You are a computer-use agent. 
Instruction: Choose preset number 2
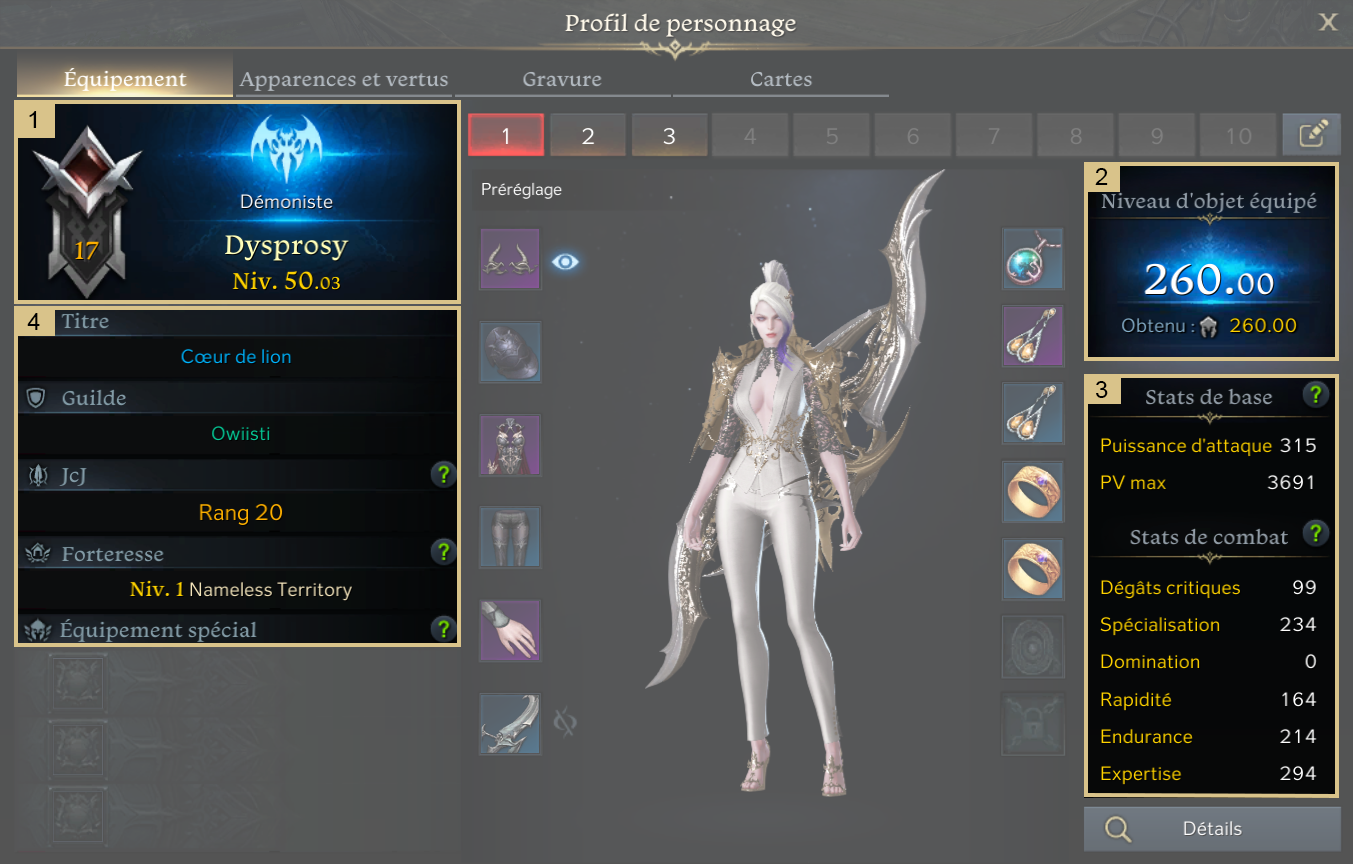588,135
